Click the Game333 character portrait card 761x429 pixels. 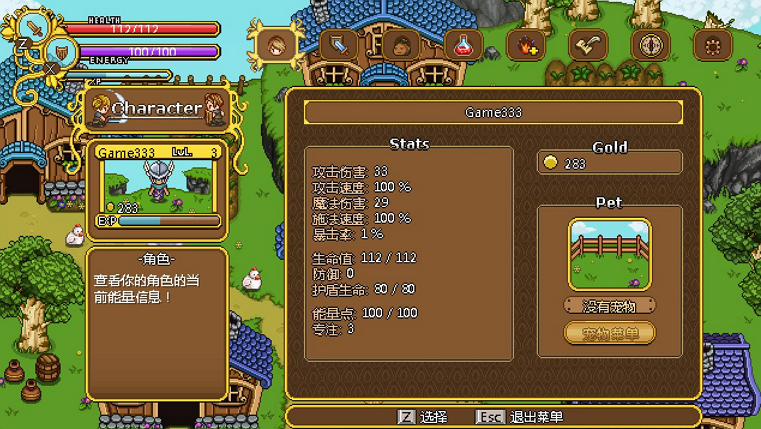(158, 186)
